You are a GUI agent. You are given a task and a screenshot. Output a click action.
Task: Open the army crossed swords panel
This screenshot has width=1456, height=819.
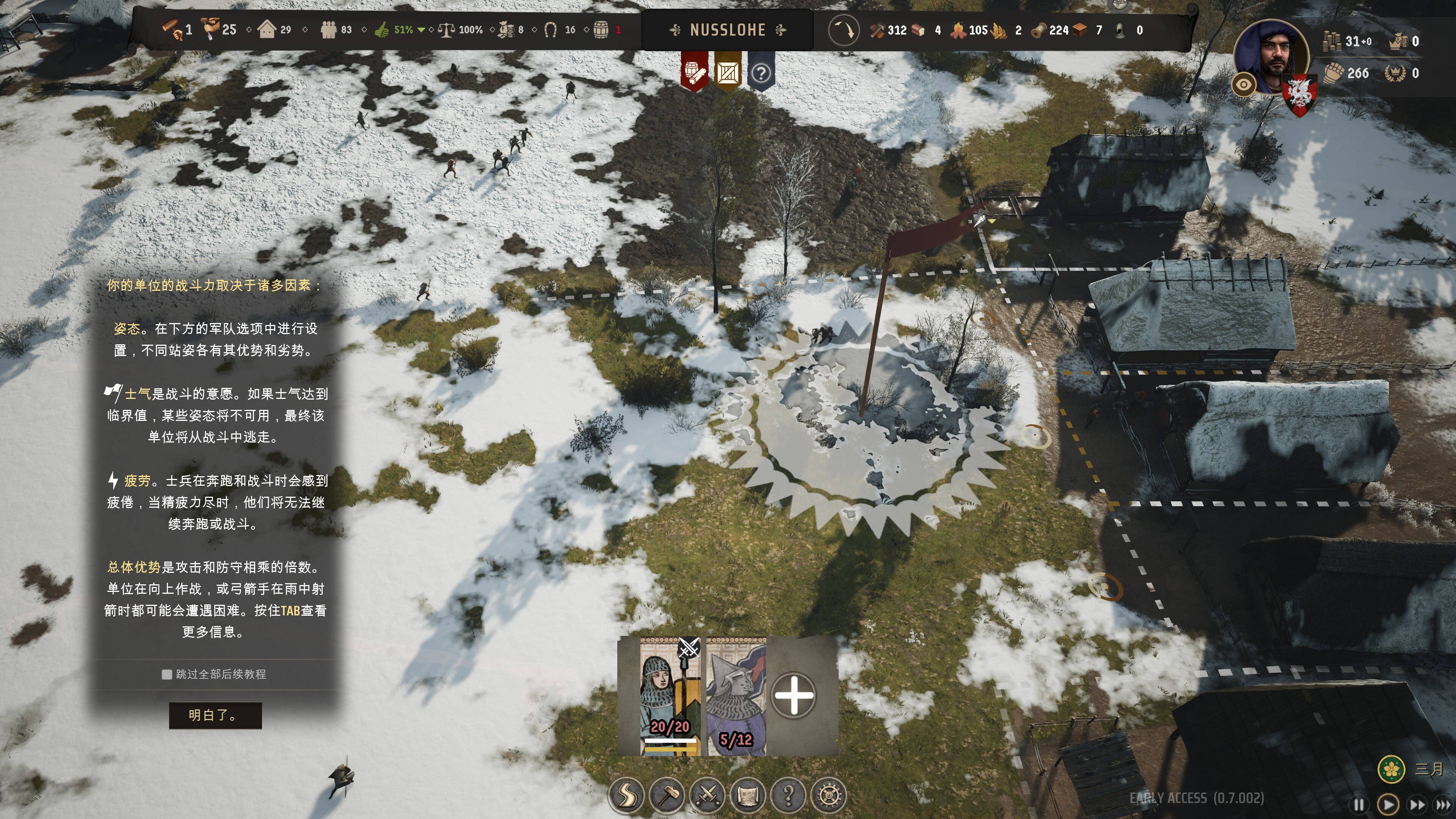click(x=708, y=795)
